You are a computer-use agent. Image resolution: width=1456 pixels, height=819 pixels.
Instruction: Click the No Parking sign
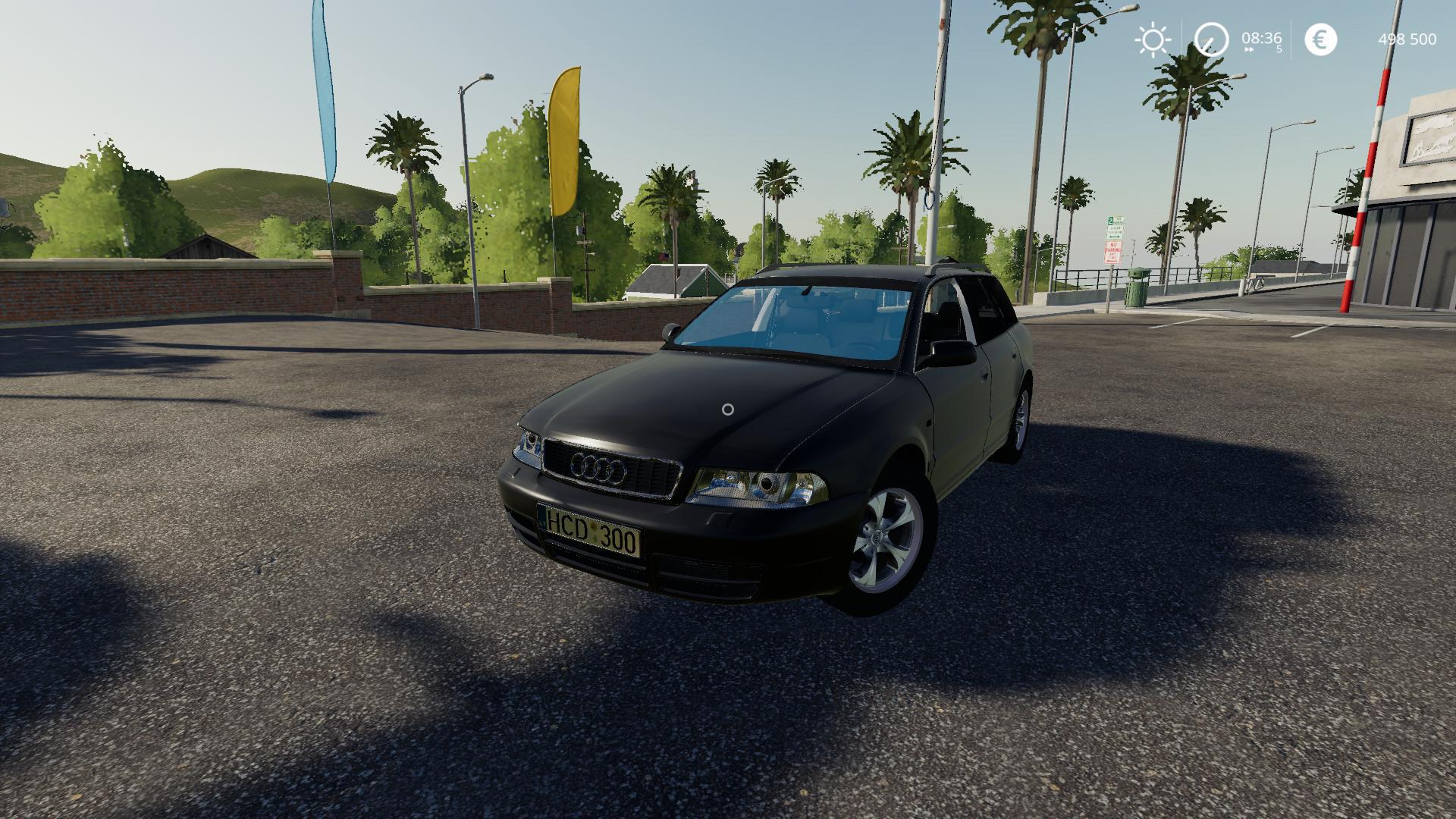tap(1113, 253)
